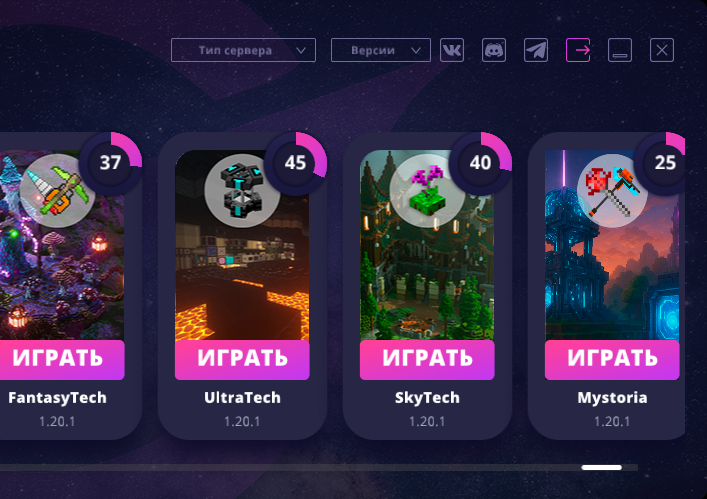Close the launcher window
This screenshot has width=707, height=499.
tap(662, 50)
